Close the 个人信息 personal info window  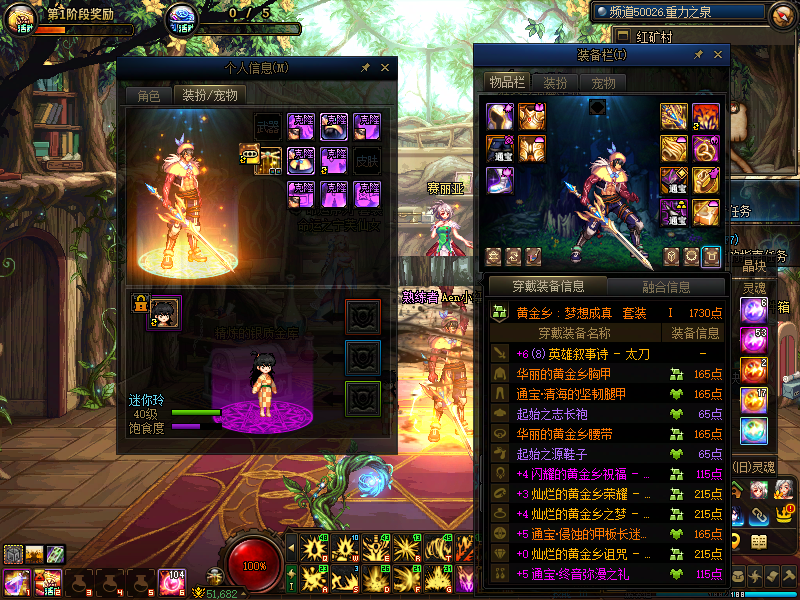pyautogui.click(x=385, y=68)
